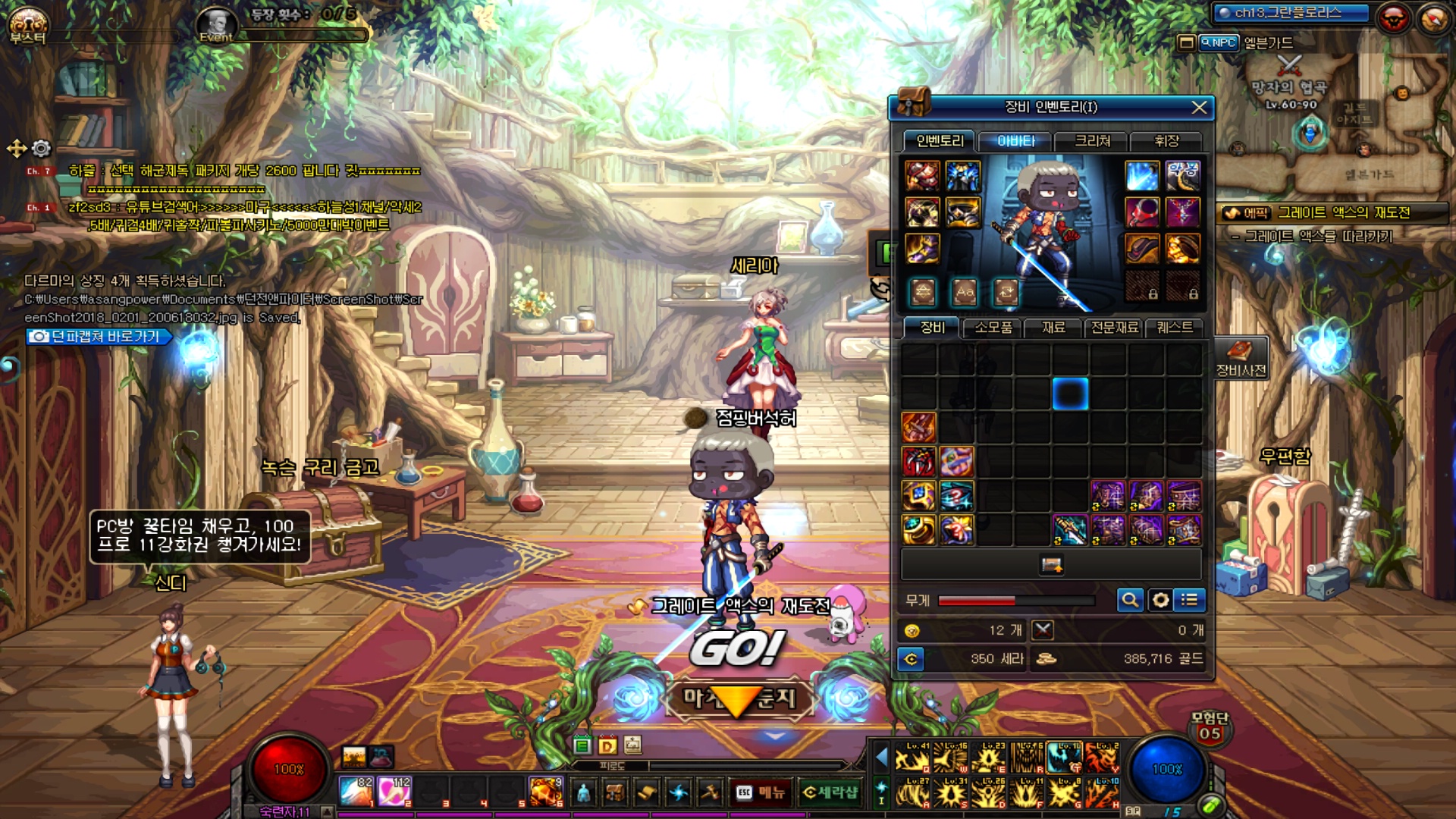Open the 크리쳐 tab
This screenshot has height=819, width=1456.
[x=1092, y=141]
